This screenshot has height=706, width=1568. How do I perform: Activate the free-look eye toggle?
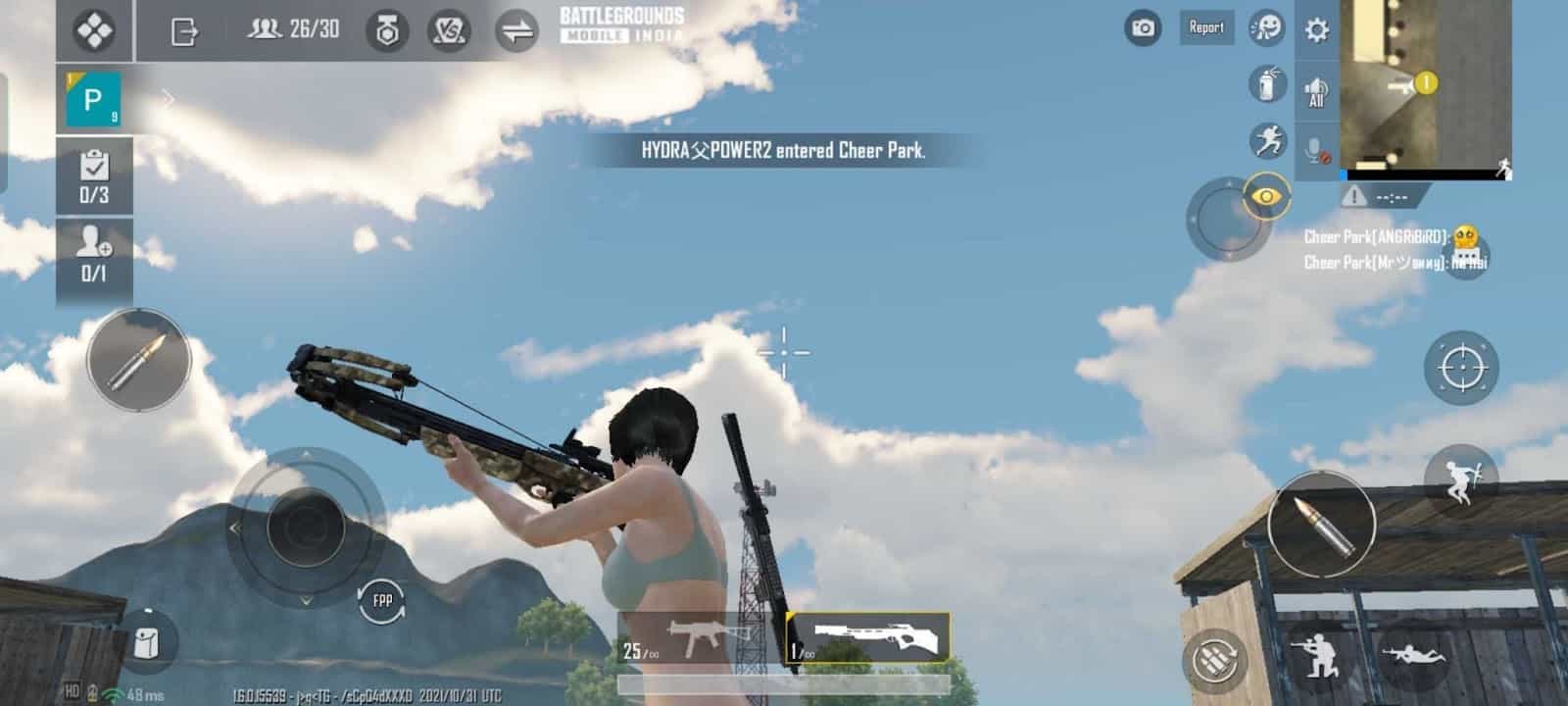[x=1268, y=196]
